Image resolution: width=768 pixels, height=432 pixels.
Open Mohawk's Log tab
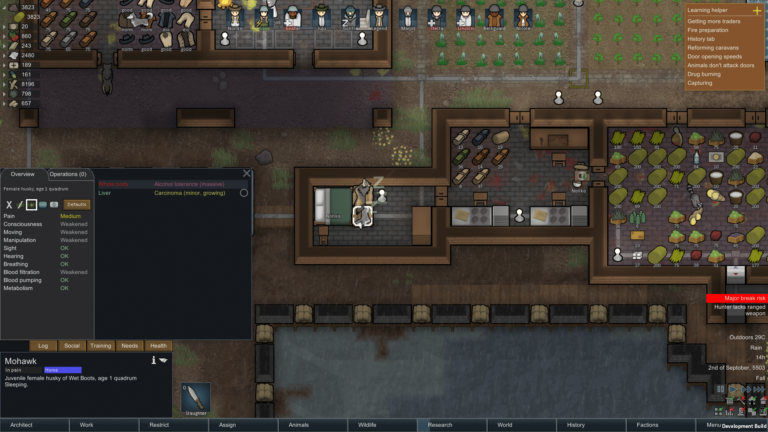pos(43,345)
